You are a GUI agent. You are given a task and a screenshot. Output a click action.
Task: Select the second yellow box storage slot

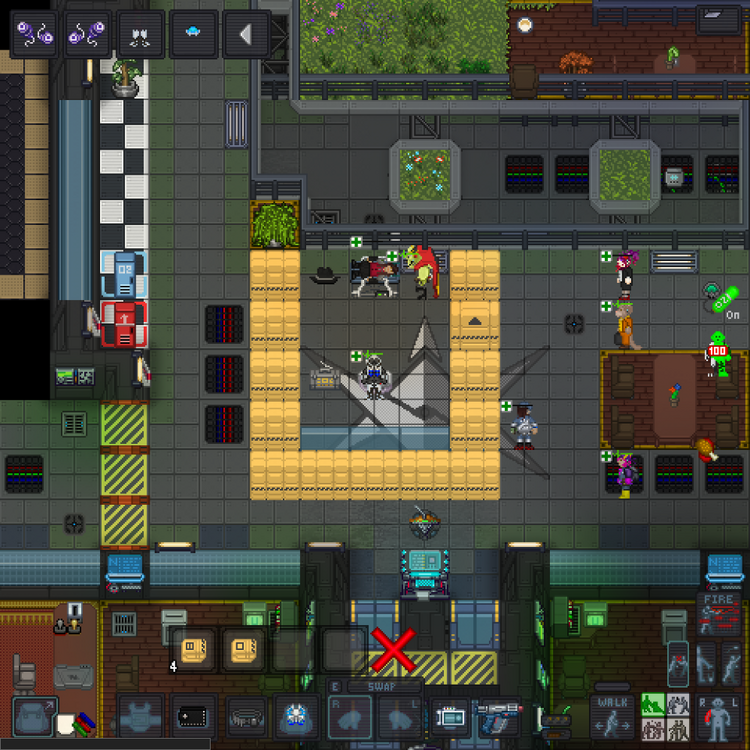click(244, 652)
